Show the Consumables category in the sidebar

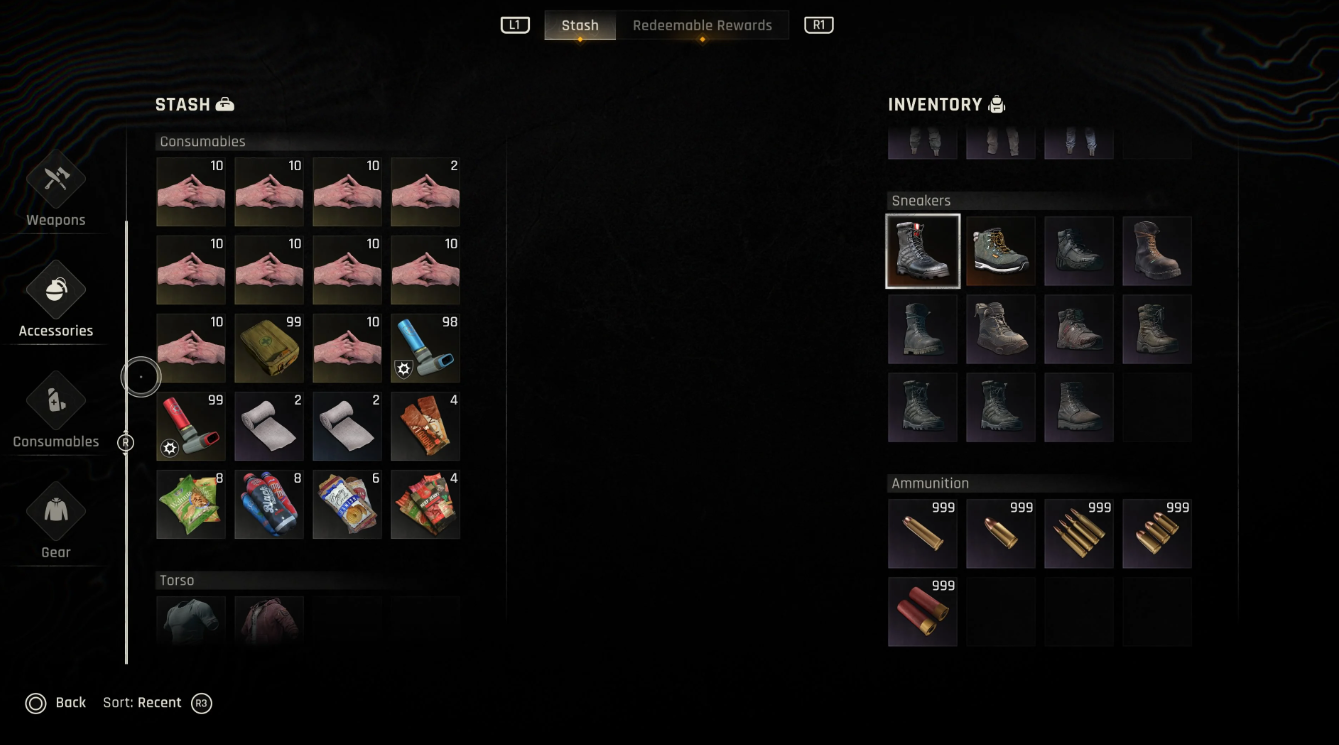[x=56, y=411]
